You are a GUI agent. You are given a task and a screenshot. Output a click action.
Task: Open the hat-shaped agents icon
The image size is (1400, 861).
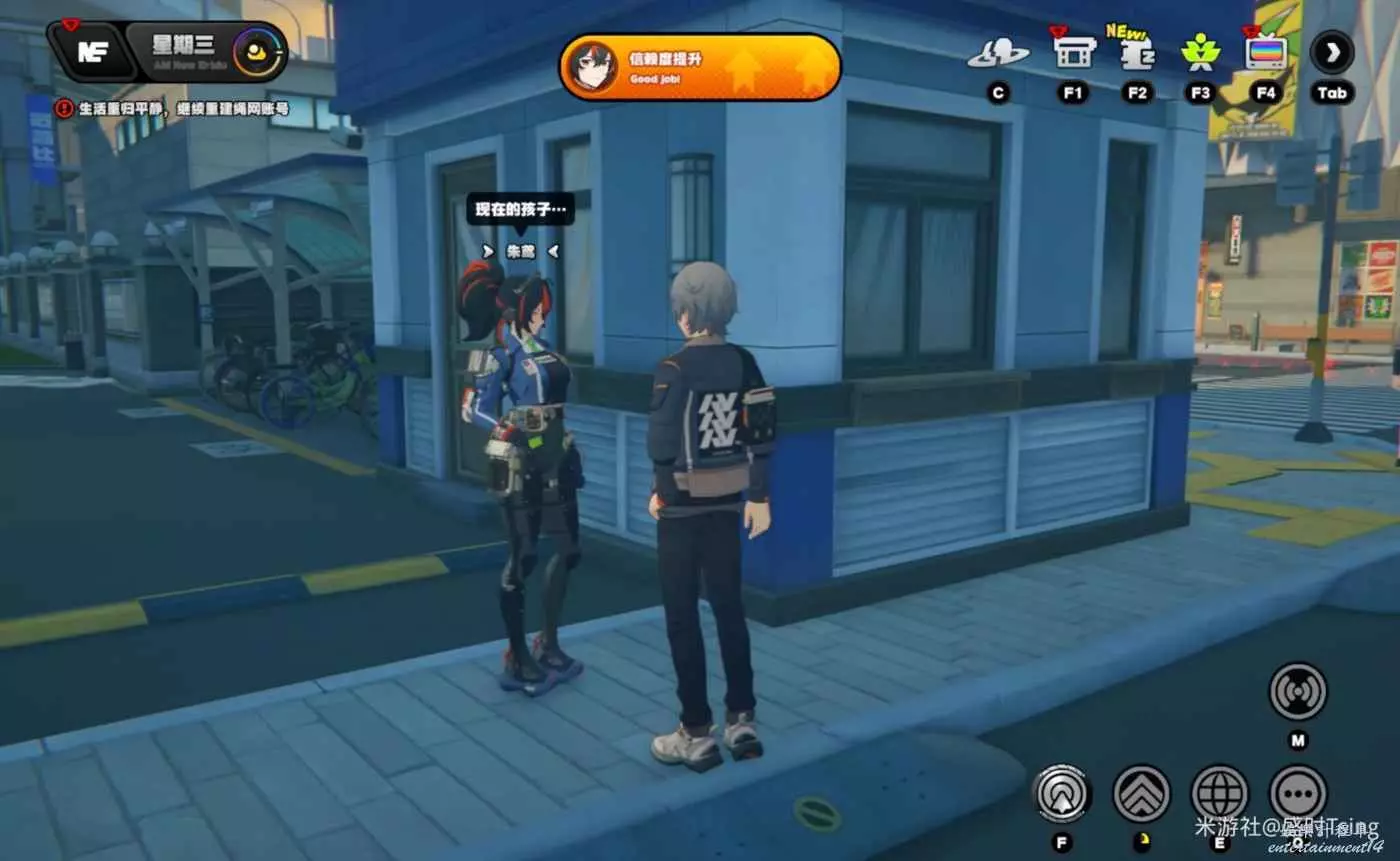[x=997, y=54]
